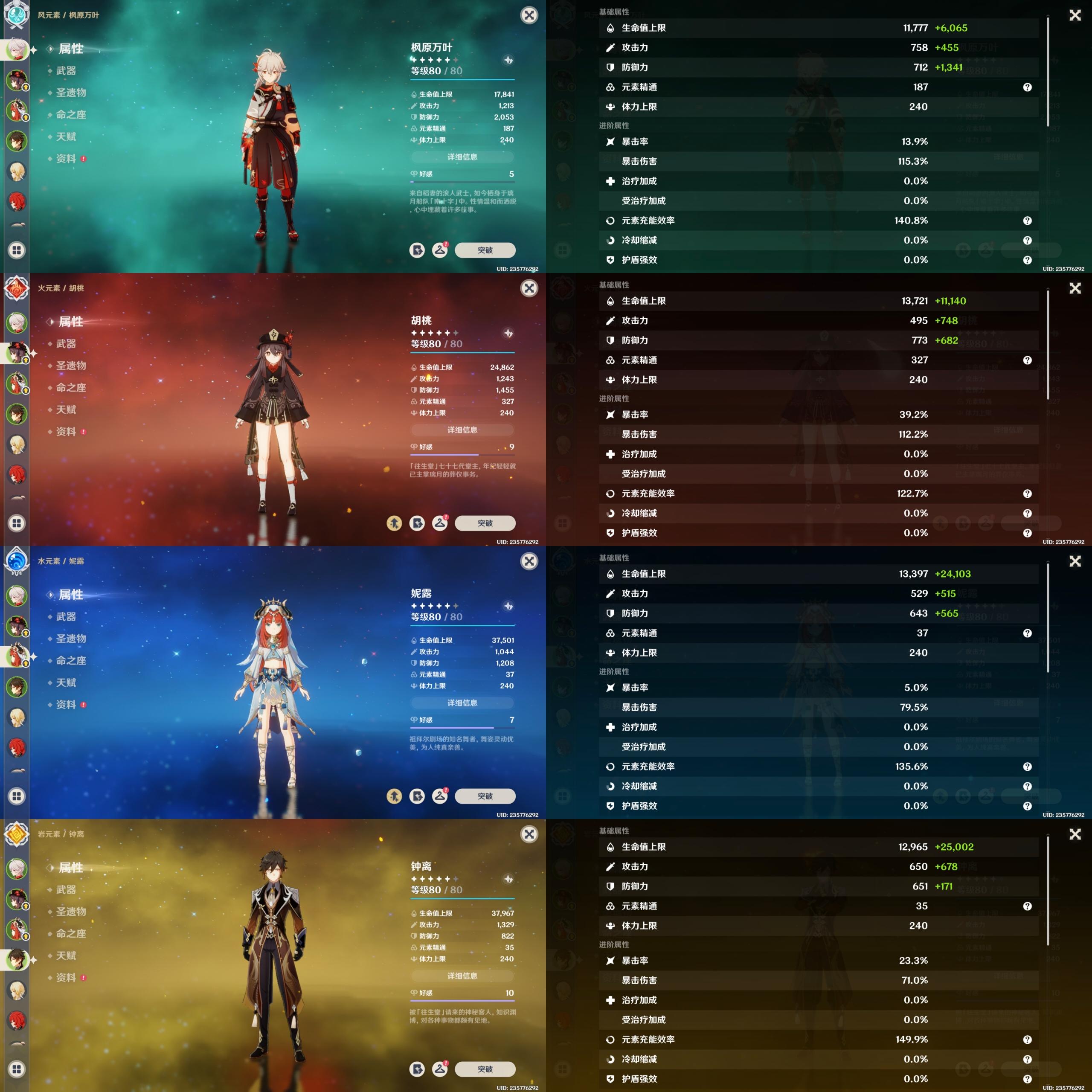Click gold upgrade arrow icon beside 胡桃's 突破
The height and width of the screenshot is (1092, 1092).
coord(394,523)
